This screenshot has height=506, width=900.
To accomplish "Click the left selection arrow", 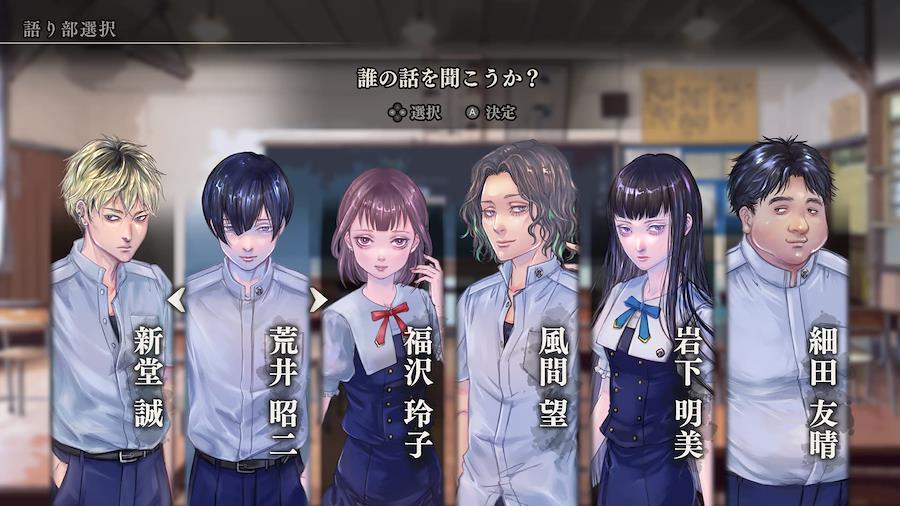I will click(176, 298).
